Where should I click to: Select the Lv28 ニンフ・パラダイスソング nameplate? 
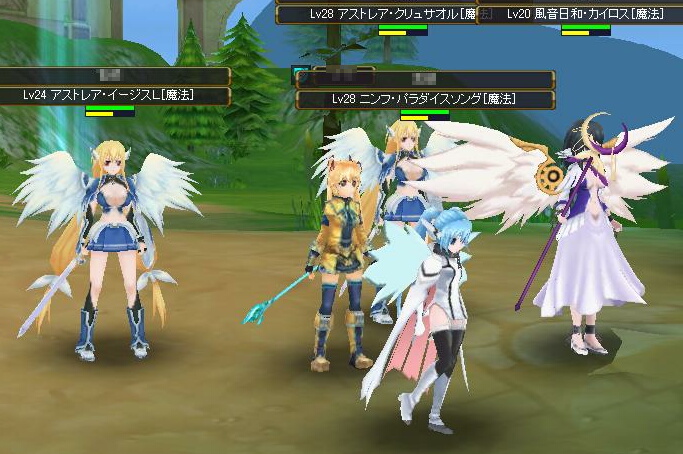point(425,99)
